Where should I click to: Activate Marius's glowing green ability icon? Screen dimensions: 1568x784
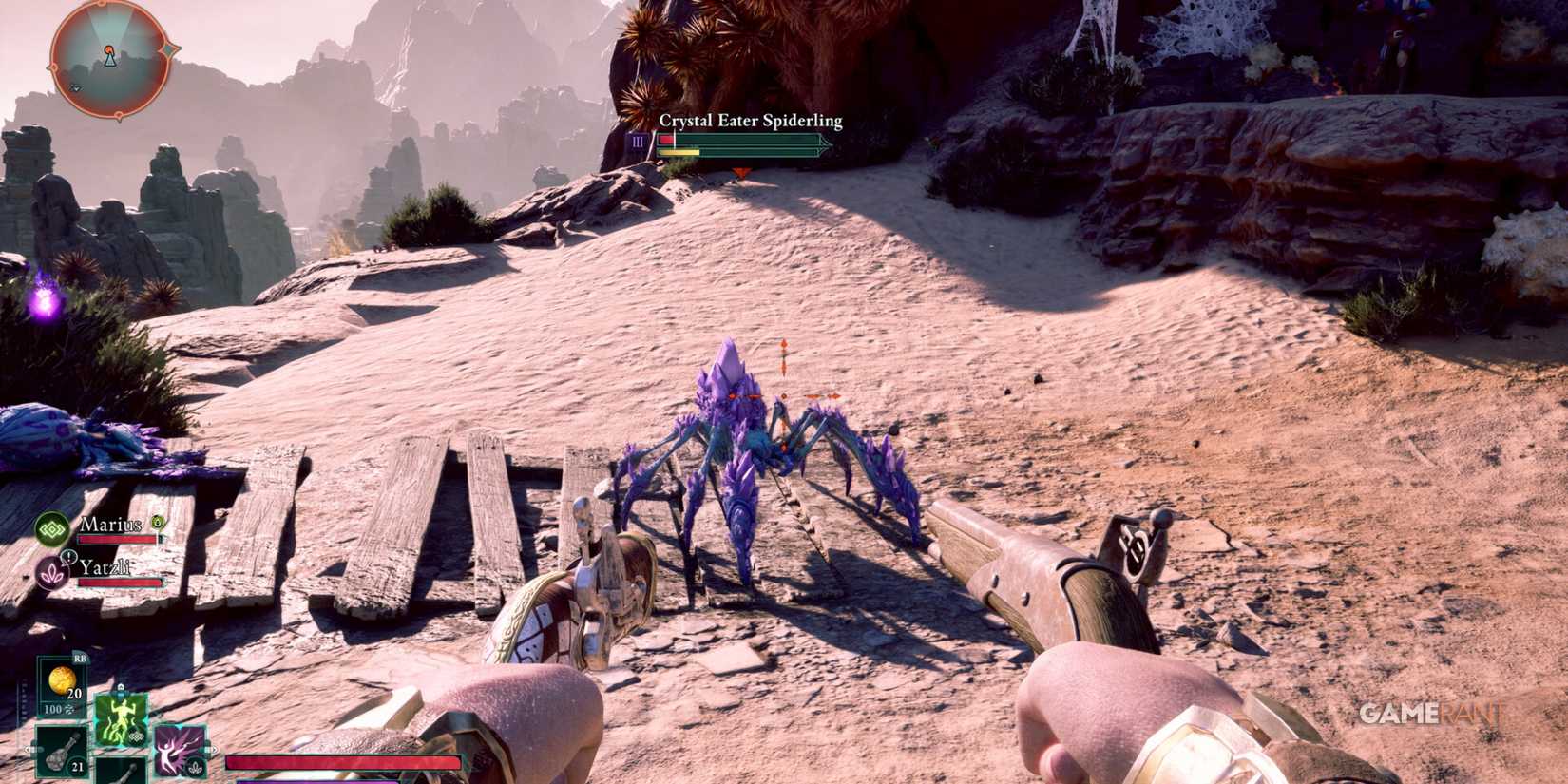click(x=121, y=720)
